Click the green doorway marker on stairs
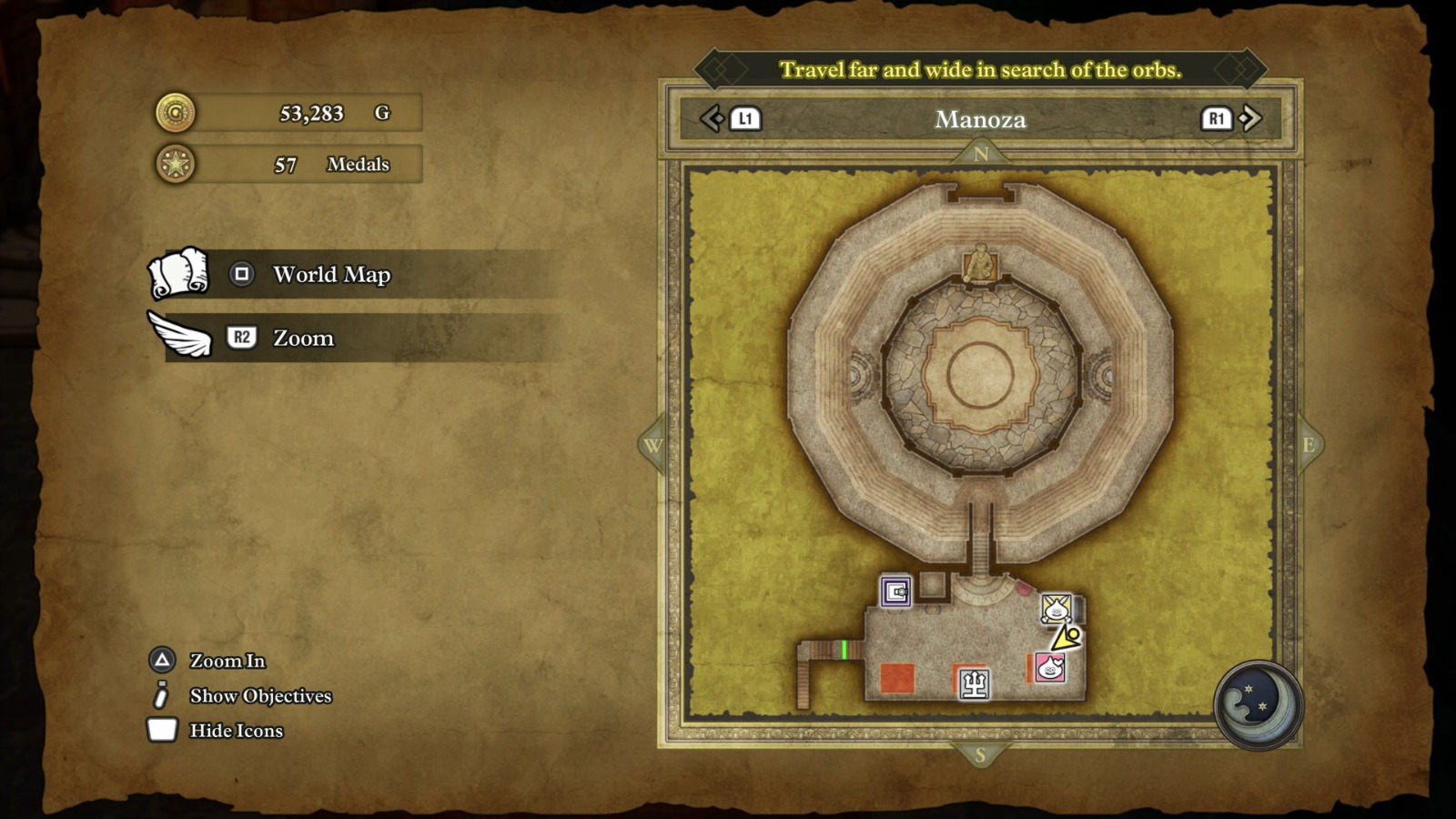1456x819 pixels. point(844,649)
